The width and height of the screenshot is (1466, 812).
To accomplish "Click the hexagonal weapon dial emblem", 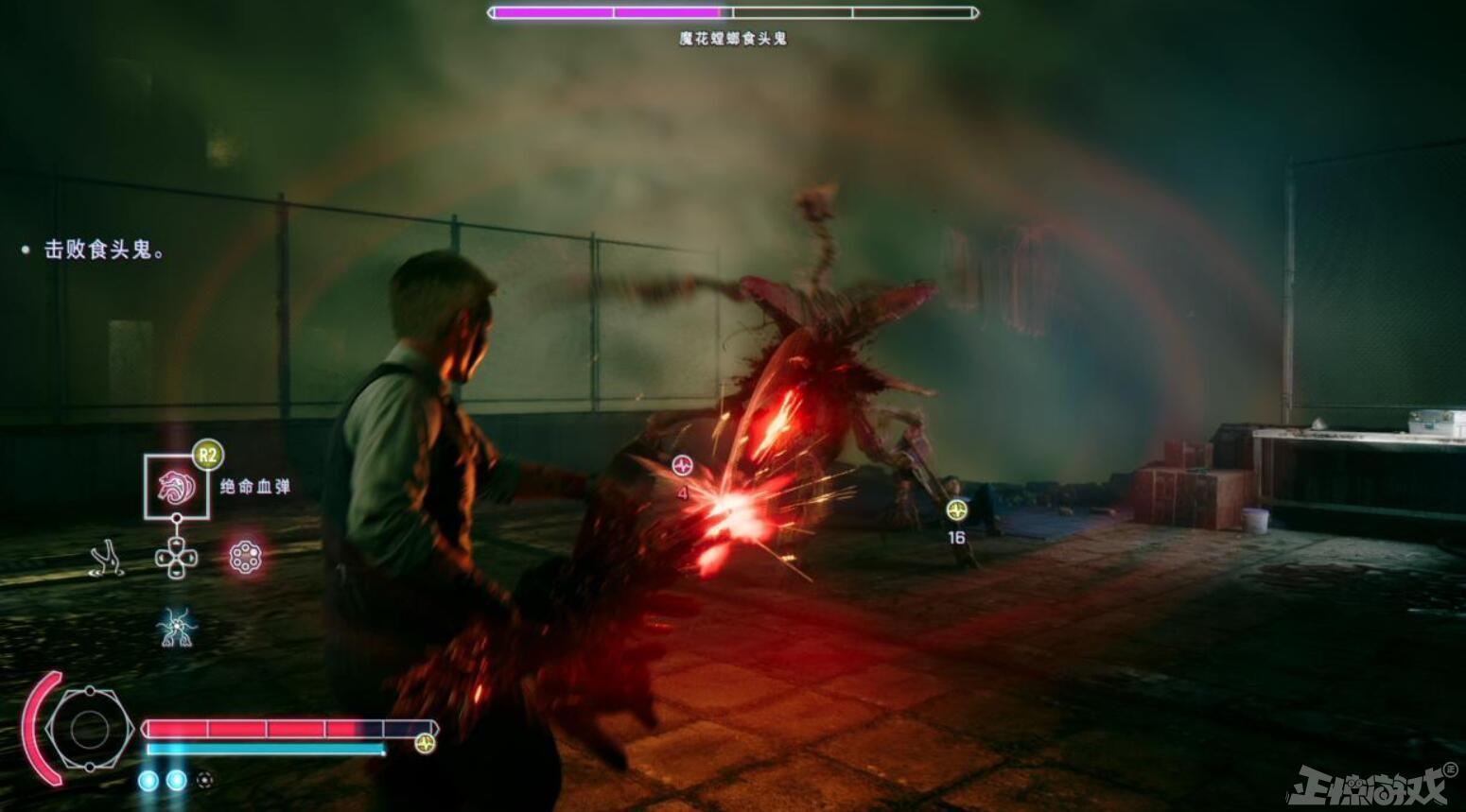I will [x=89, y=729].
